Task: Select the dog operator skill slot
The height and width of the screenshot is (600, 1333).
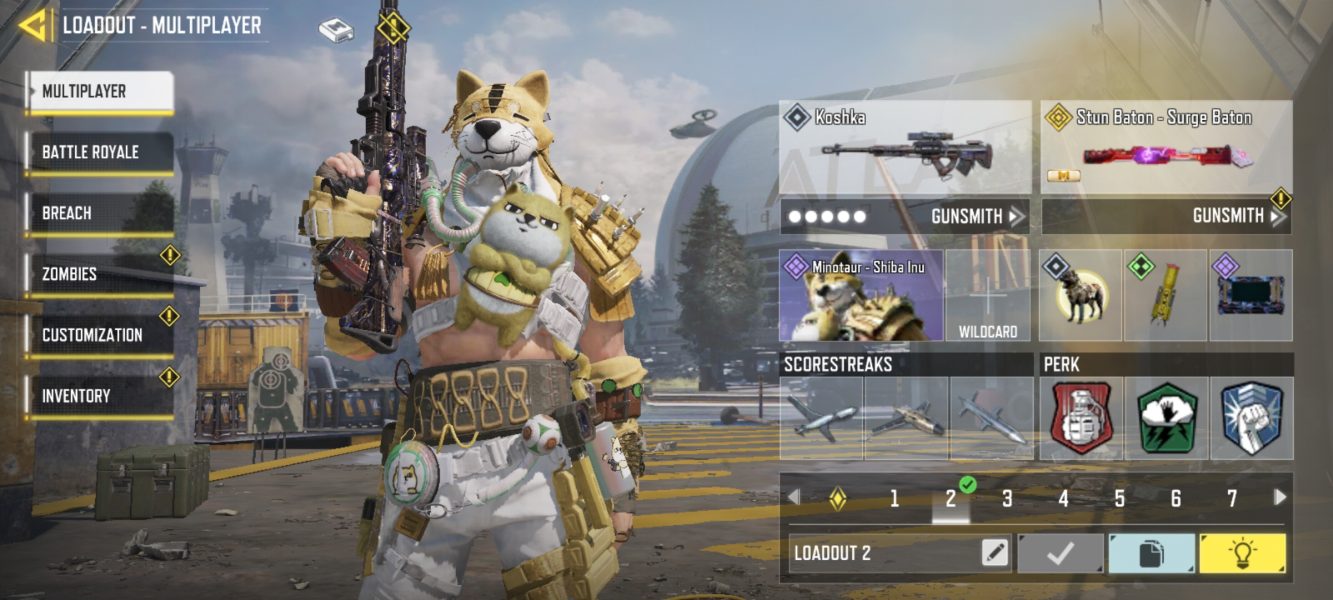Action: point(1080,296)
